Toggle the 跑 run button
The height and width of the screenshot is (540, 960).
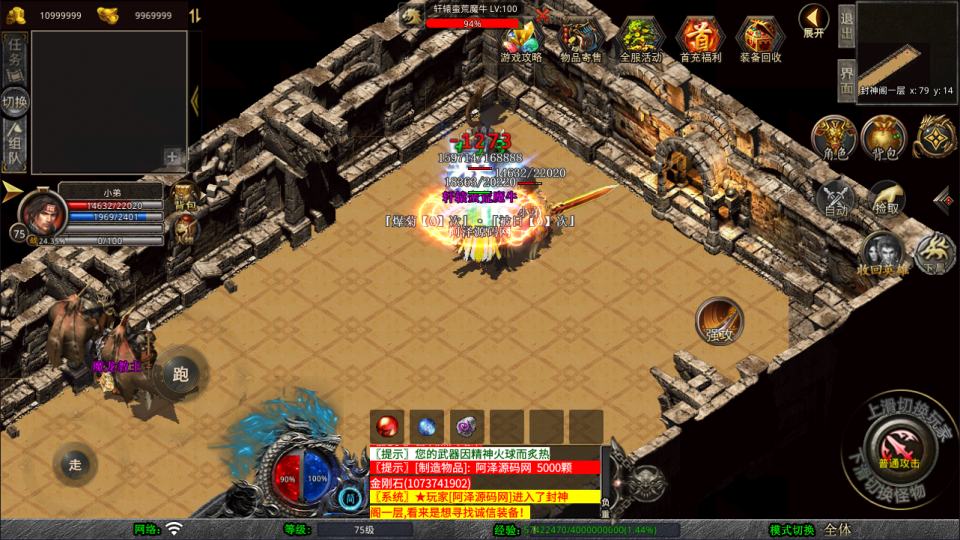[x=181, y=375]
